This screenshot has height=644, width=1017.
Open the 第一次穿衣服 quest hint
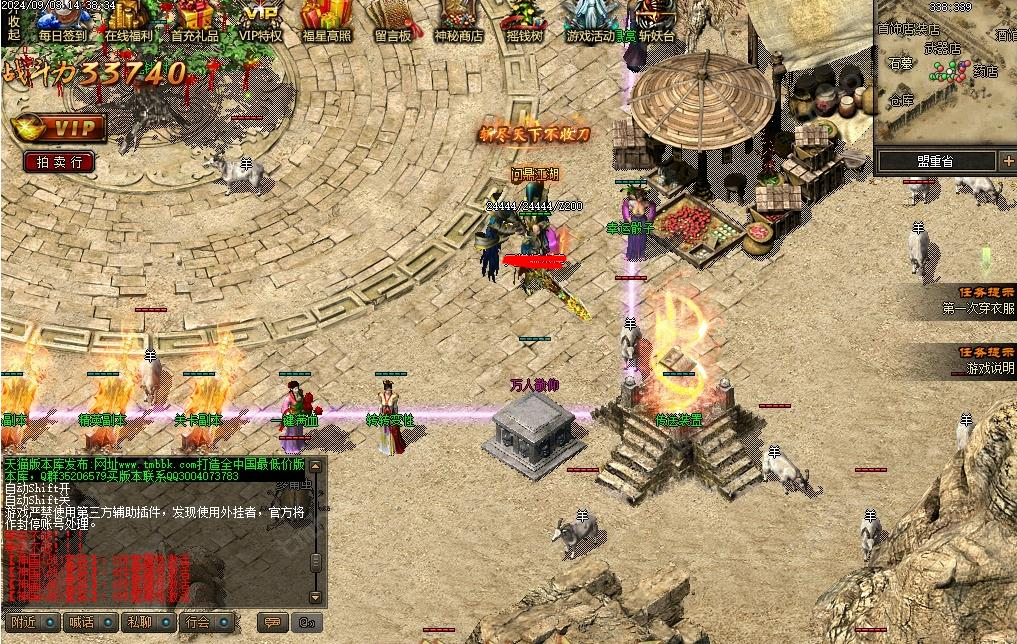977,309
